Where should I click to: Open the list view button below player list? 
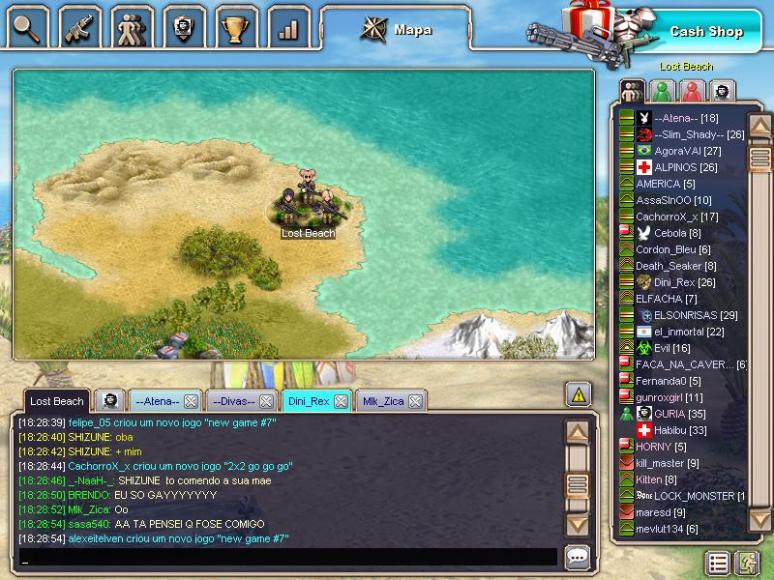click(x=717, y=563)
